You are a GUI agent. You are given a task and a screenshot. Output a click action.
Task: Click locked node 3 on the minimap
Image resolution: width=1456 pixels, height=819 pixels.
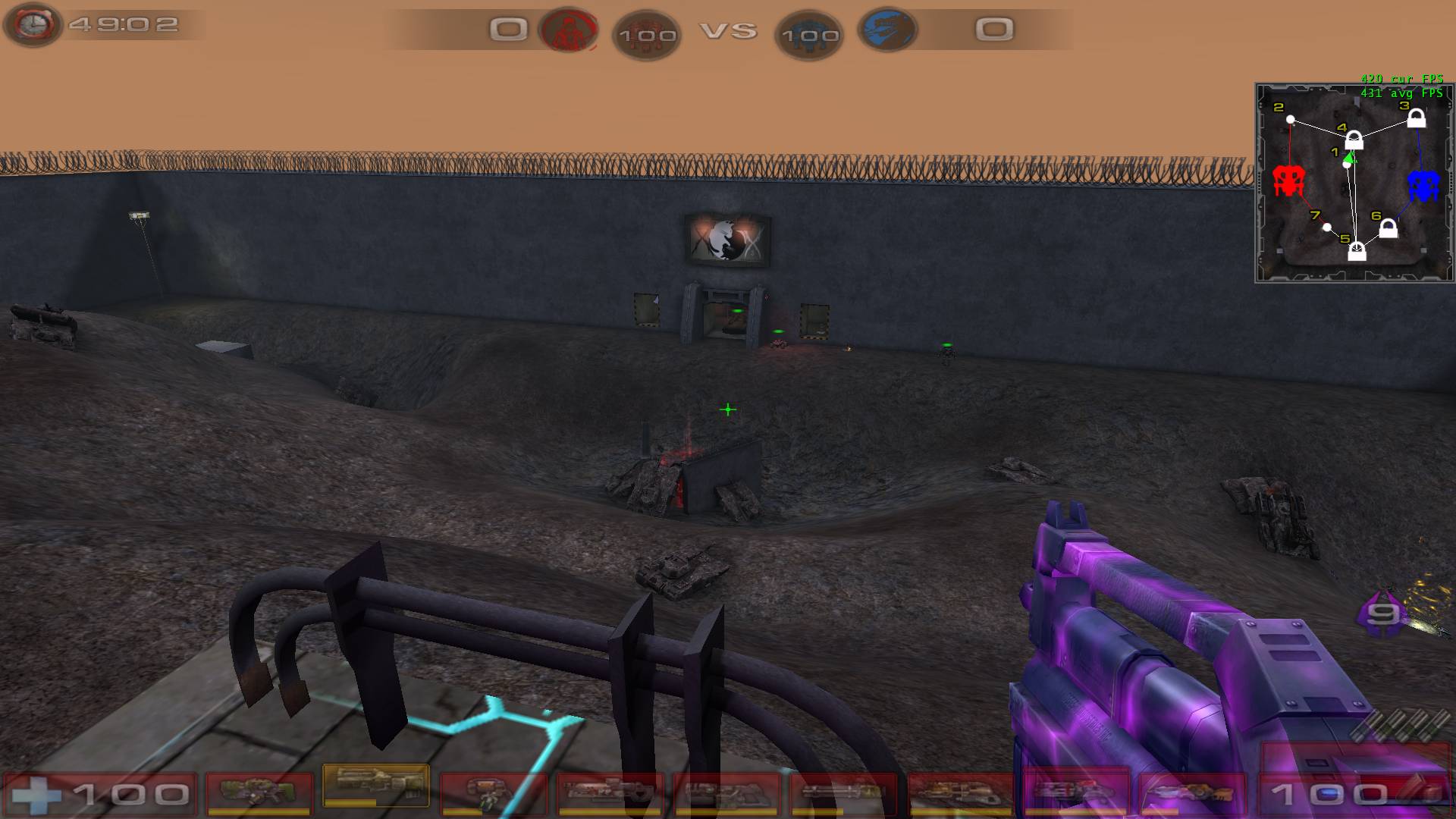1416,119
